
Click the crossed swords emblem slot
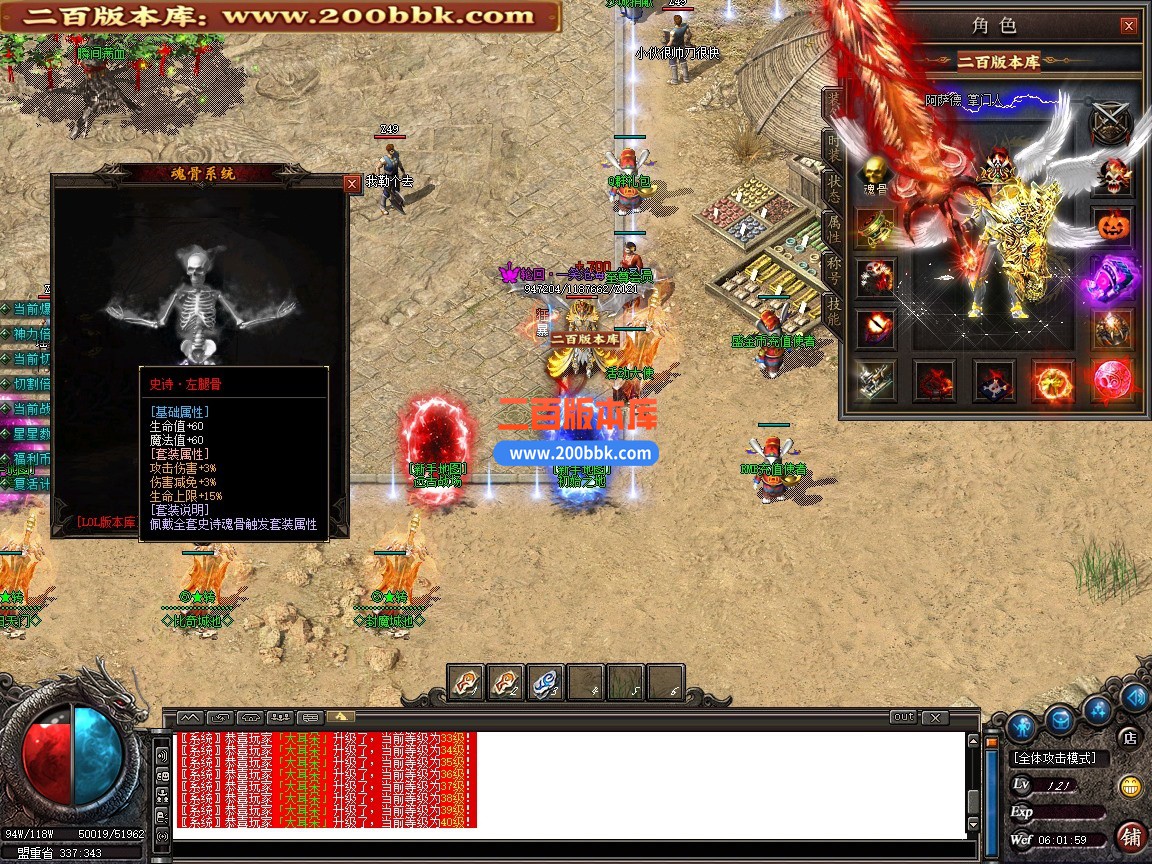tap(1111, 124)
